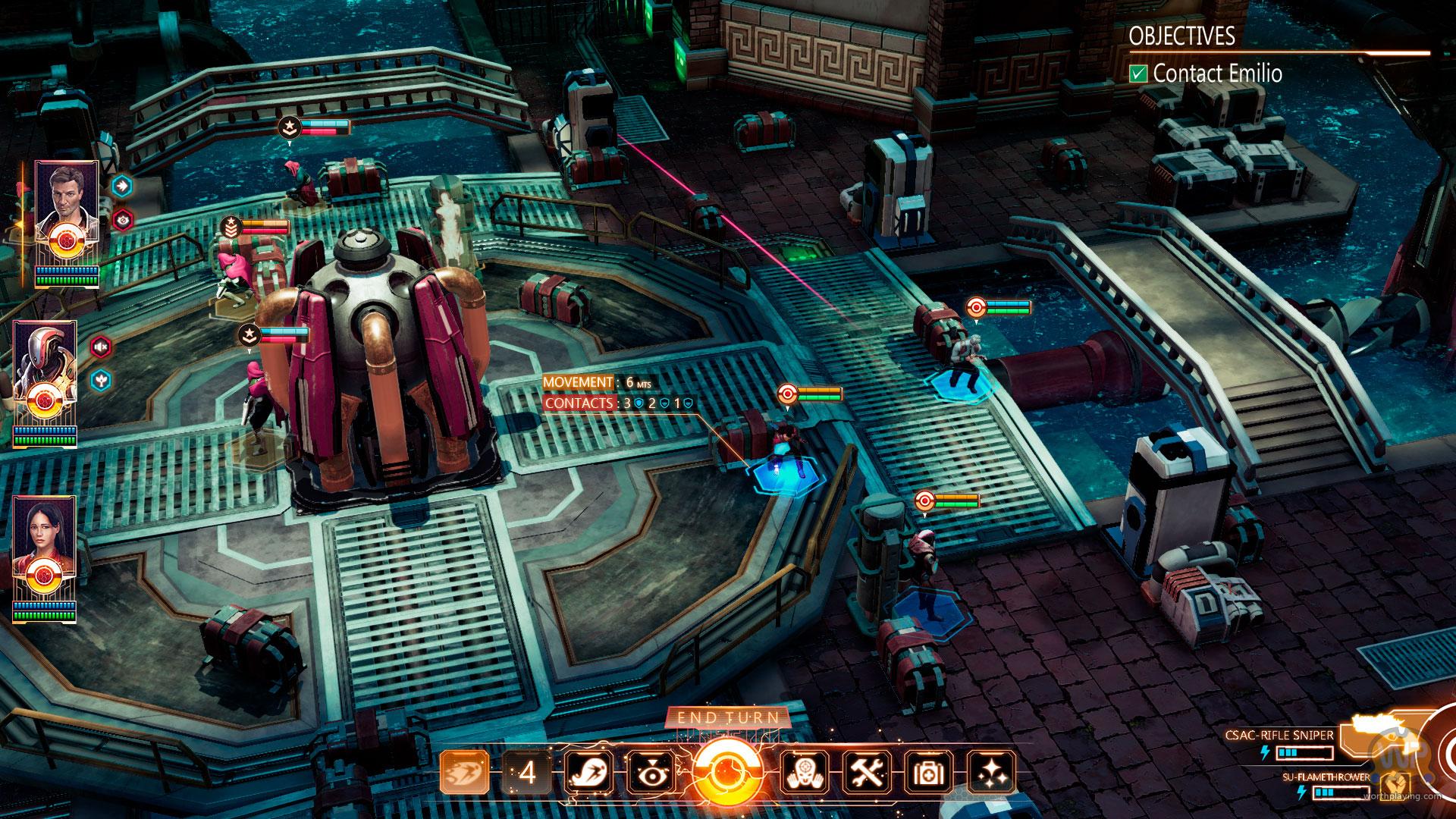Activate the eye overwatch ability

[x=652, y=773]
